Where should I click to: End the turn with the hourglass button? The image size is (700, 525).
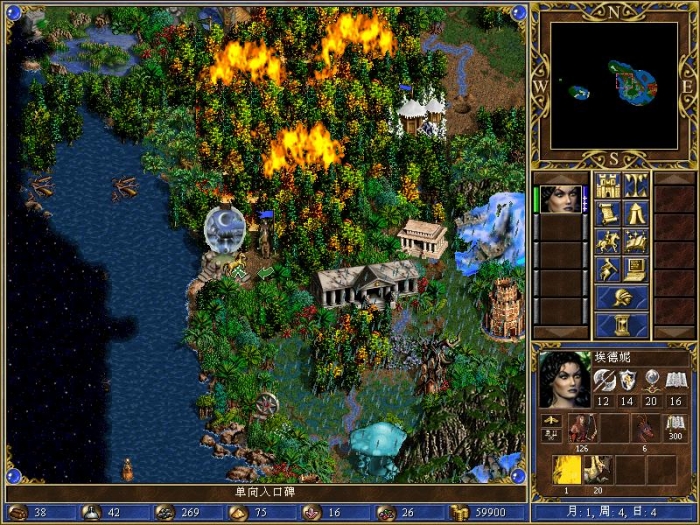click(622, 325)
